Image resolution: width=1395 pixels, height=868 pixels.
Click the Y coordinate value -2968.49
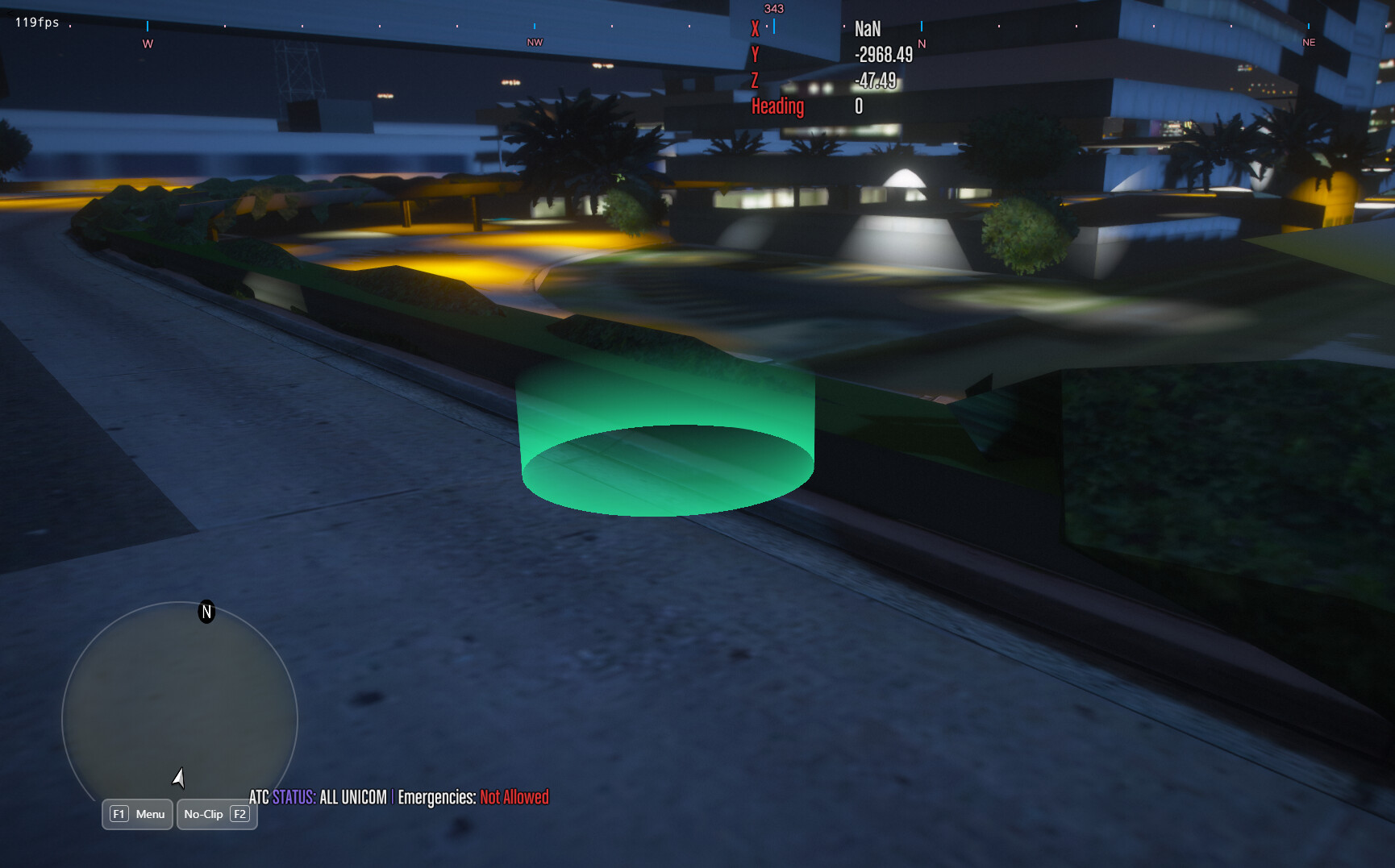[885, 55]
